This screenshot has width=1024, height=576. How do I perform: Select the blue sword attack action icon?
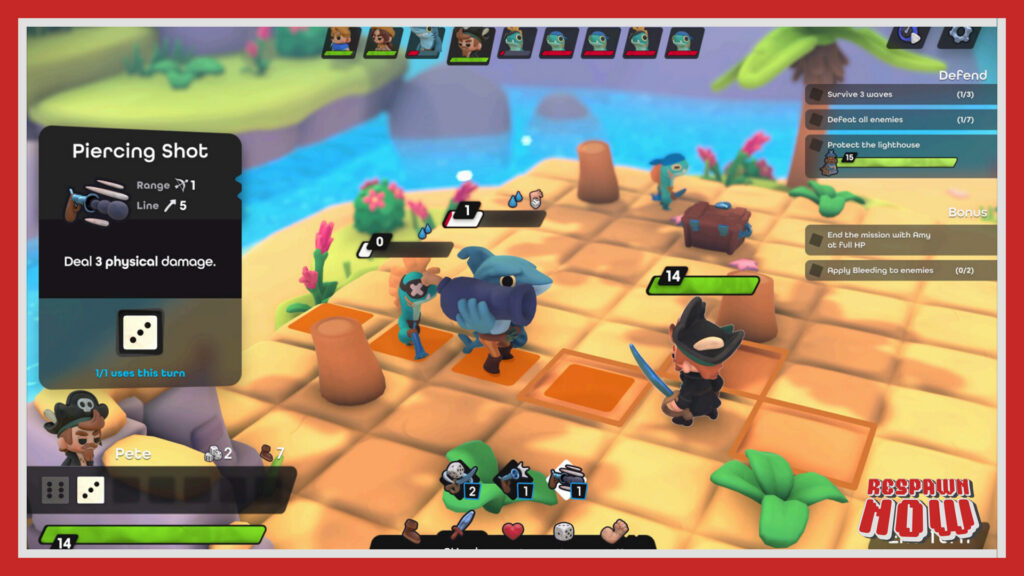coord(462,526)
